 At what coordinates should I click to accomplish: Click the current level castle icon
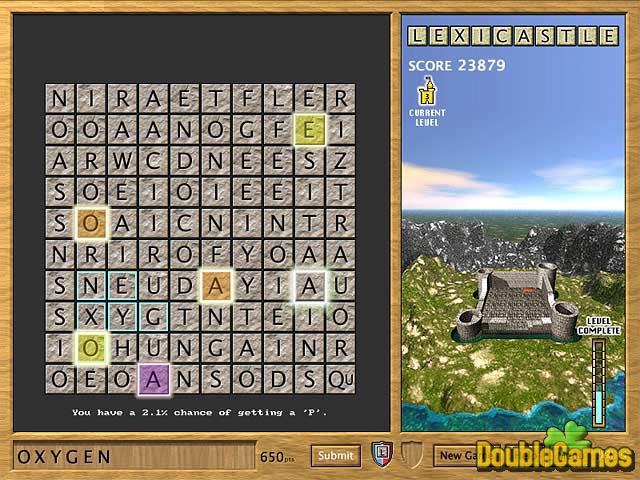[x=427, y=93]
